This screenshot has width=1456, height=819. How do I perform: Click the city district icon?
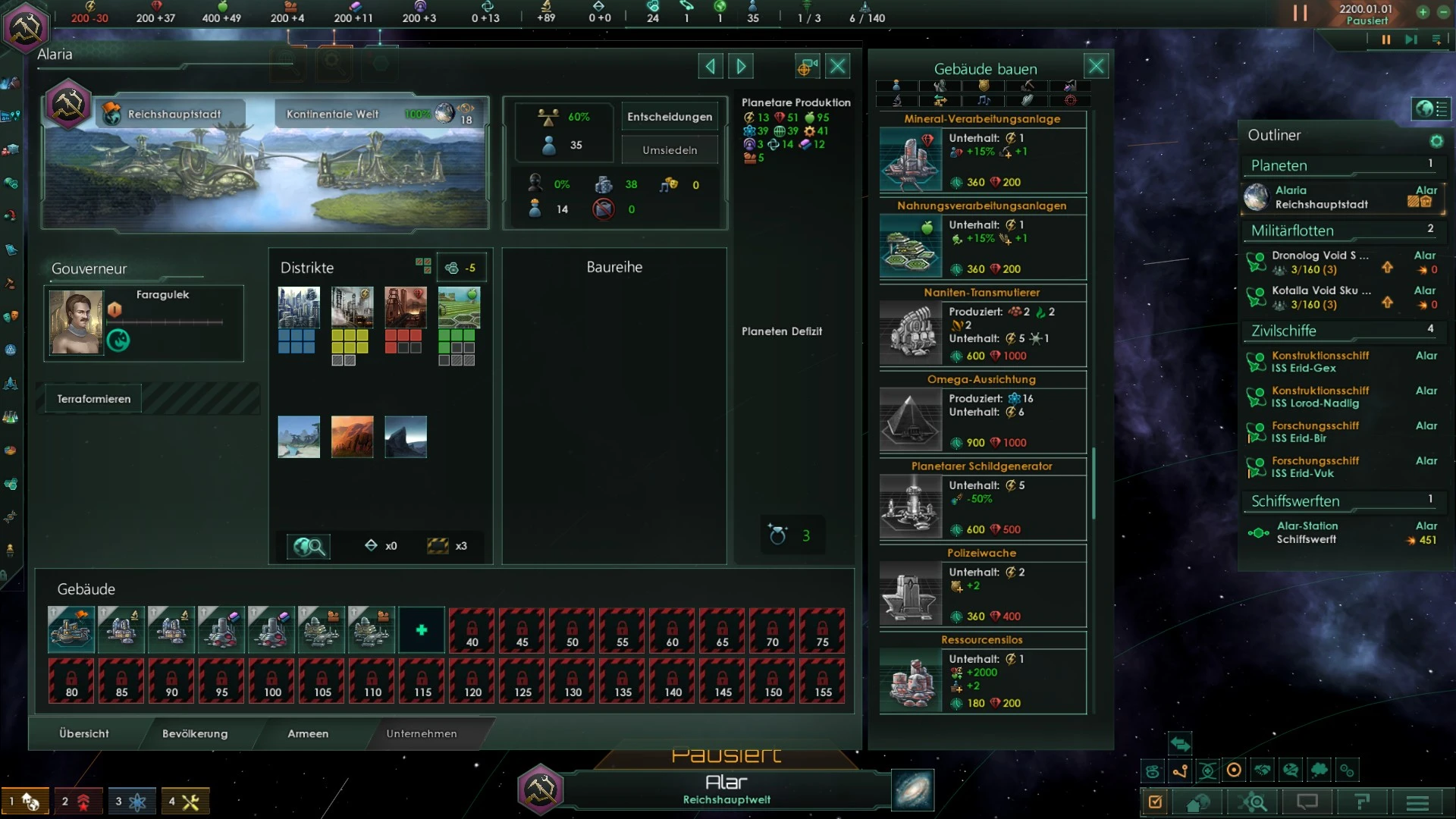point(297,308)
